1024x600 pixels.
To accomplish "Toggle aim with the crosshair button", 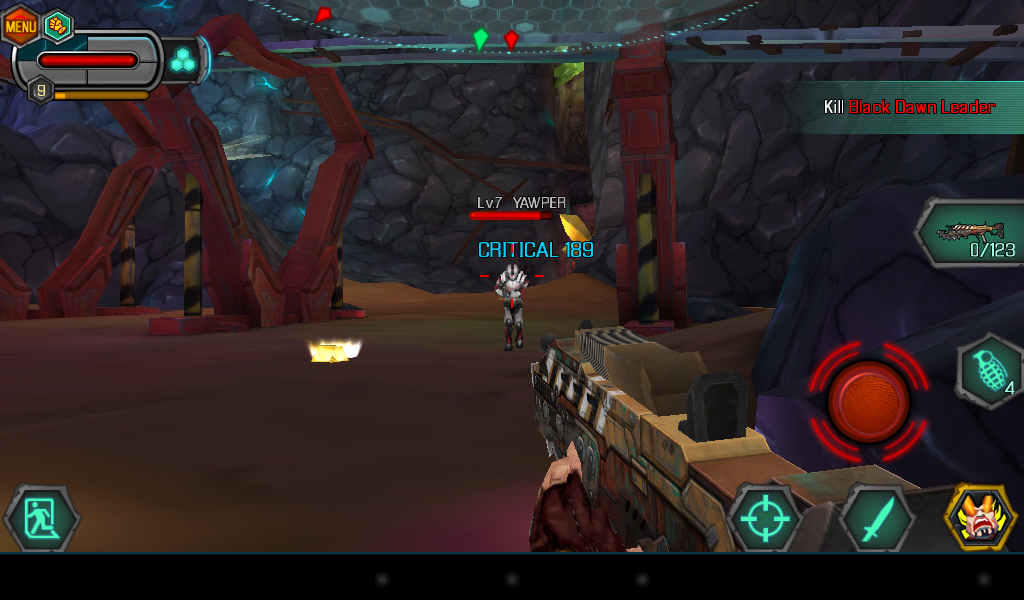I will coord(765,520).
